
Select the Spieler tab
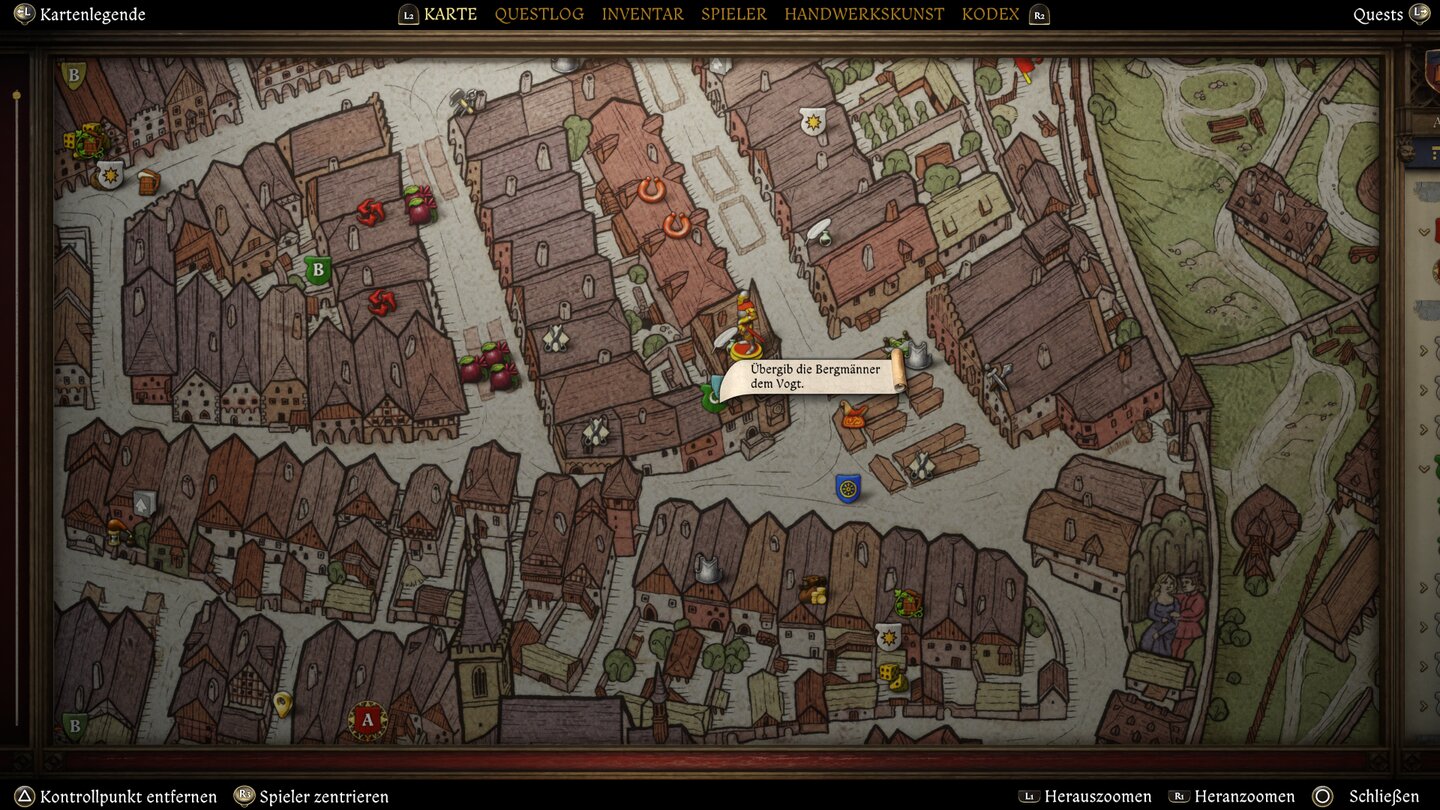(734, 14)
